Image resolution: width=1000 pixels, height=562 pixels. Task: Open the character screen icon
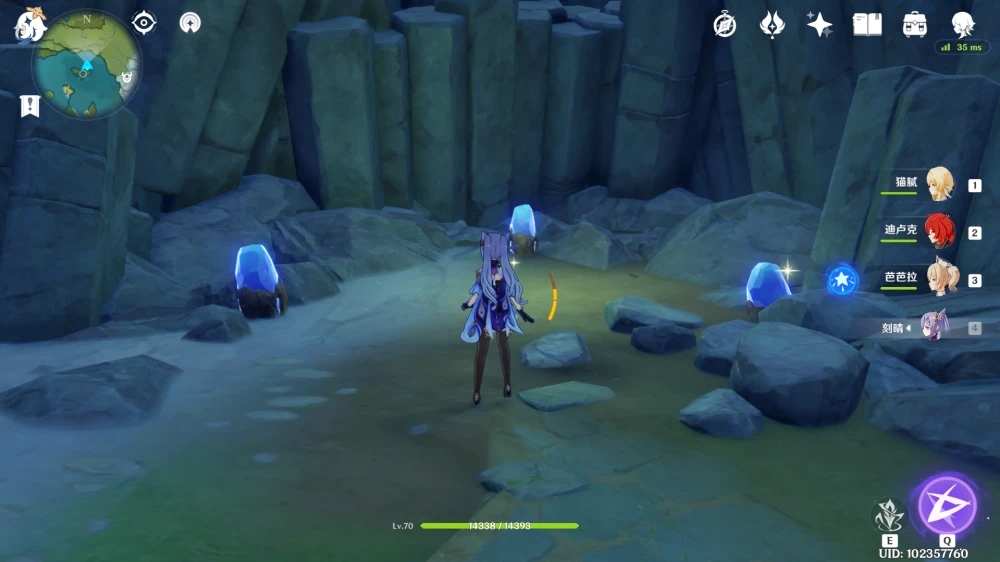(x=962, y=25)
